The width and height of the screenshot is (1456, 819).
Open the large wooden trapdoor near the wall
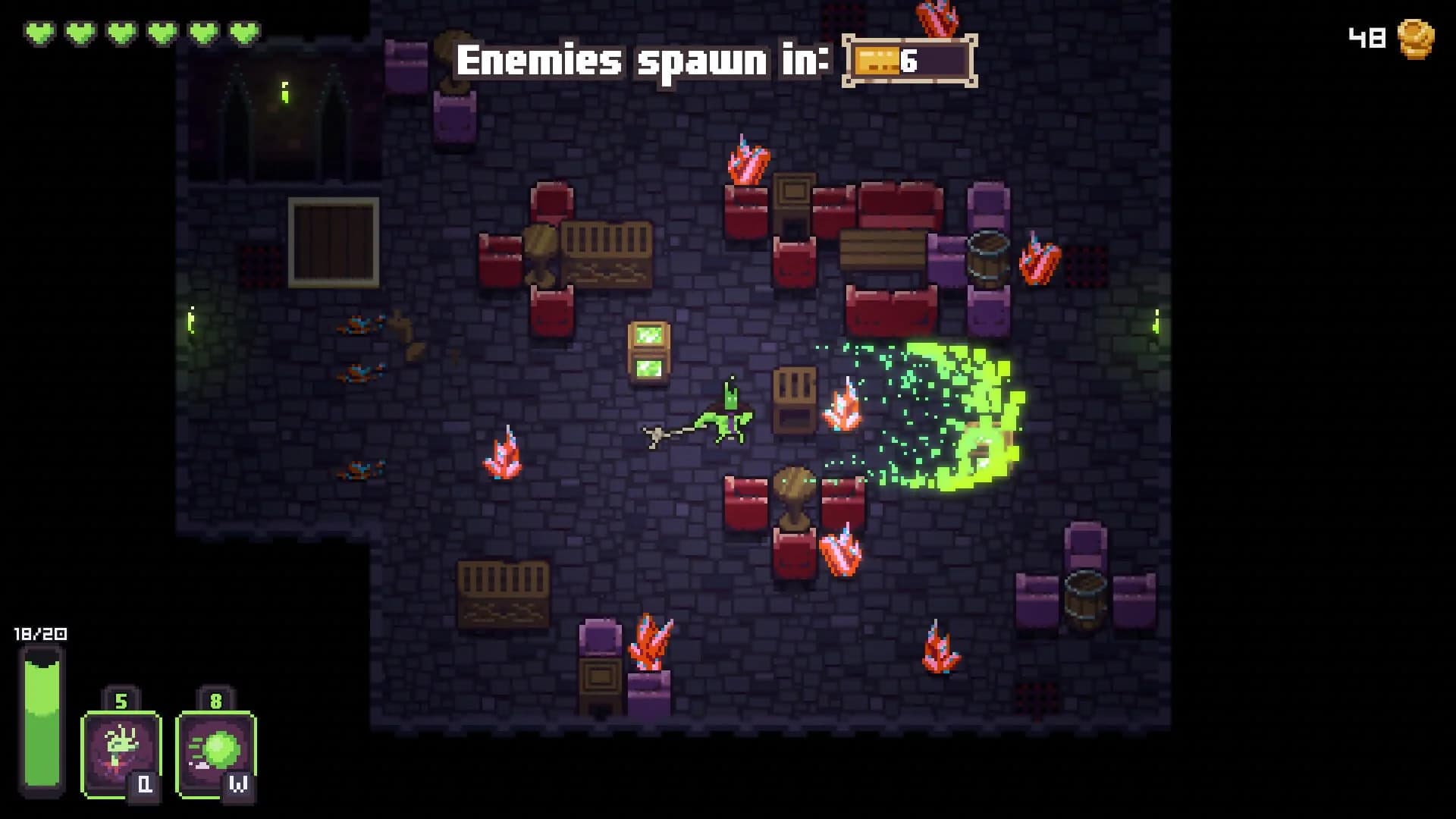coord(331,241)
